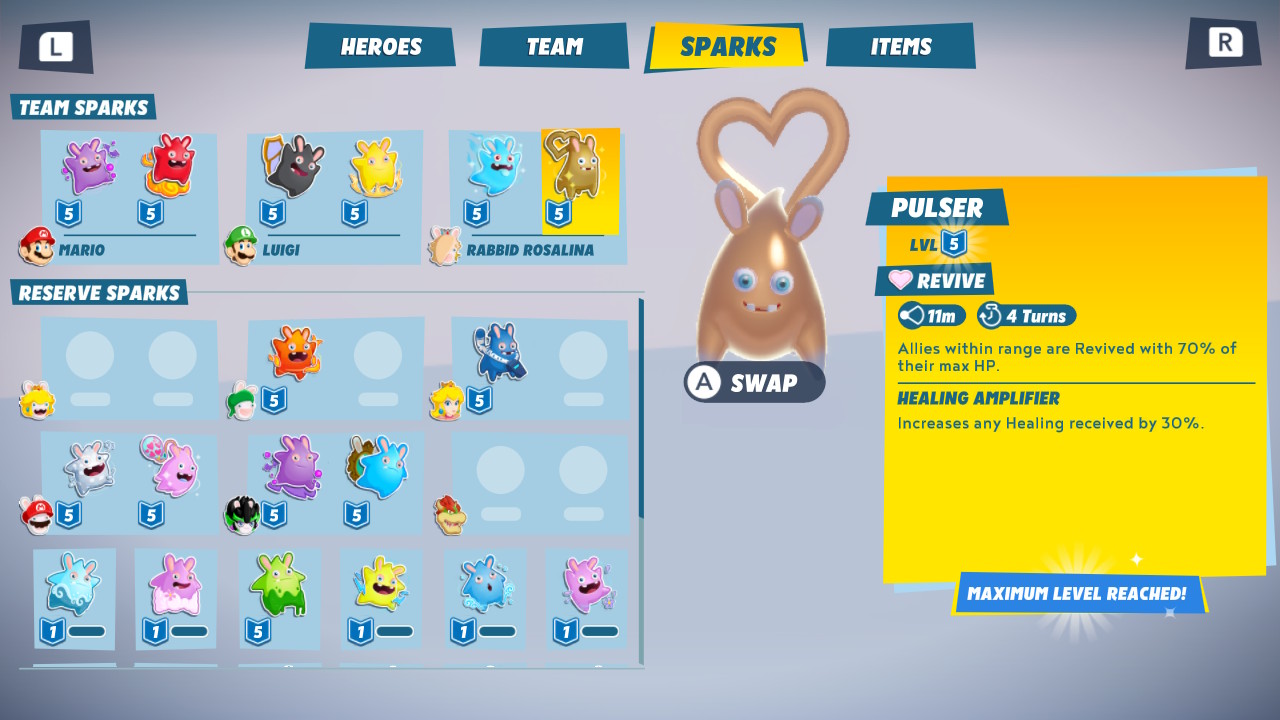1280x720 pixels.
Task: Switch to the Heroes tab
Action: (x=380, y=45)
